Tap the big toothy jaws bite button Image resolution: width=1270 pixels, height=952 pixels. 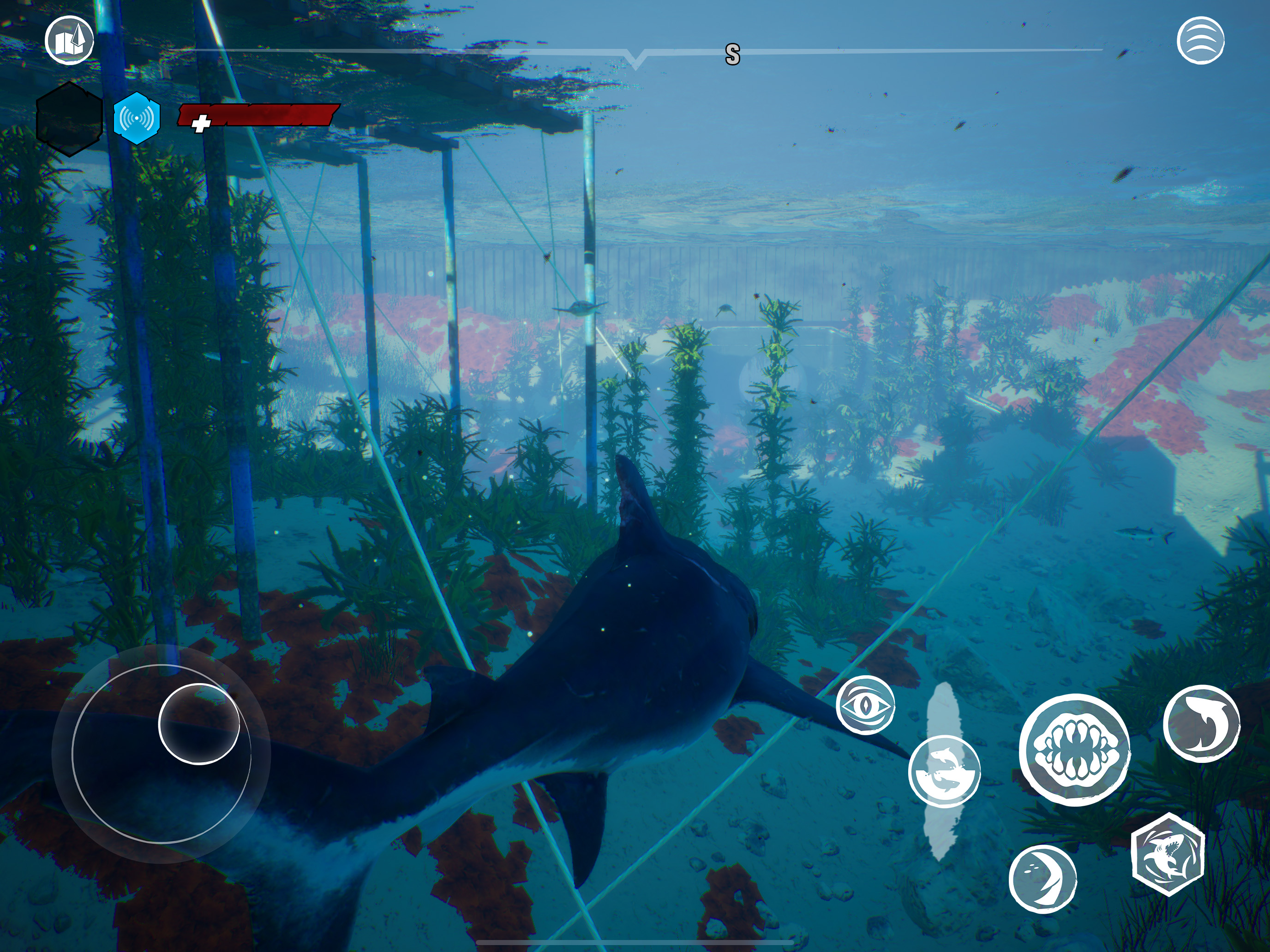click(x=1074, y=750)
